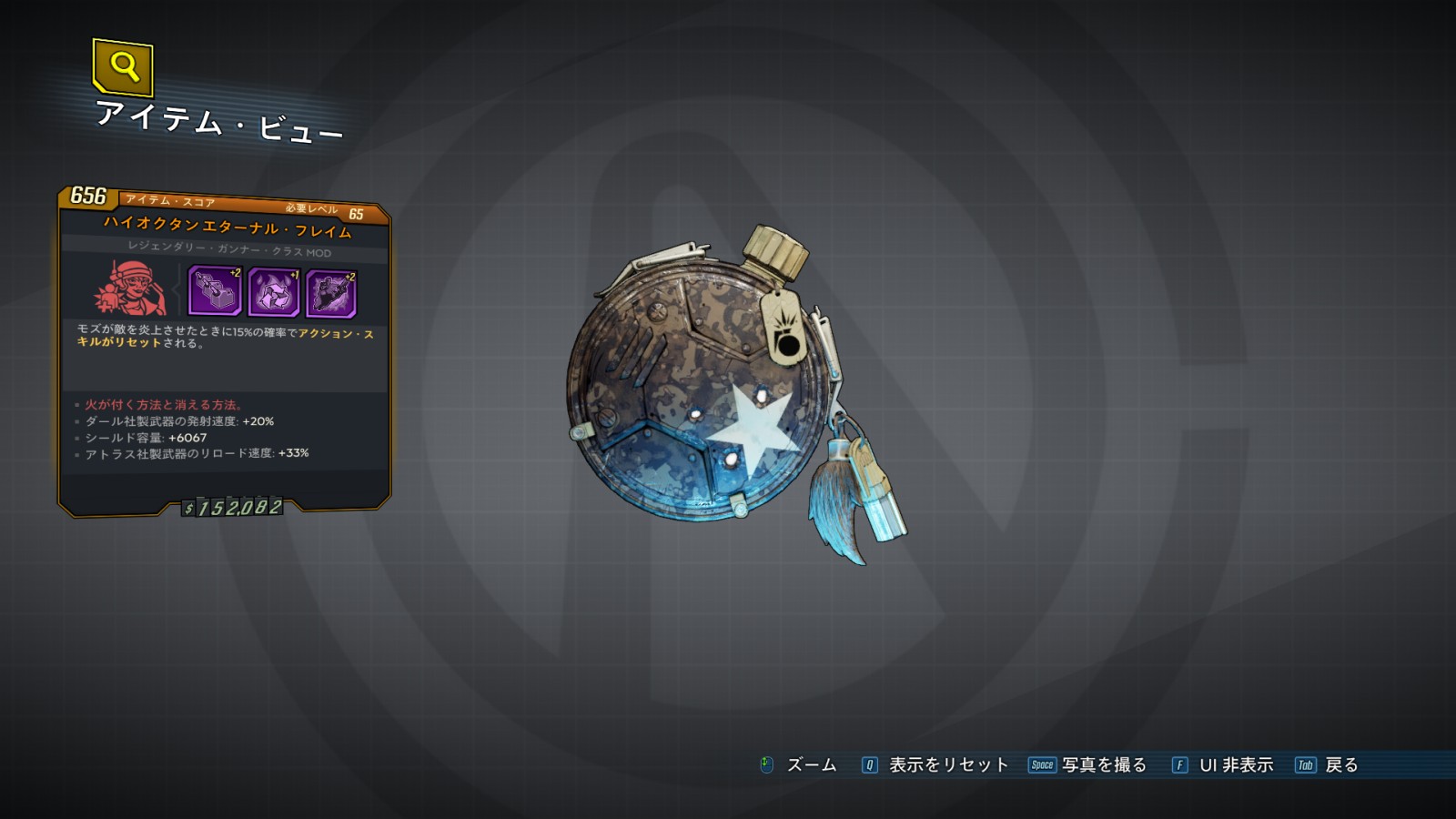Select the first purple skill bonus icon
The height and width of the screenshot is (819, 1456).
(x=215, y=290)
